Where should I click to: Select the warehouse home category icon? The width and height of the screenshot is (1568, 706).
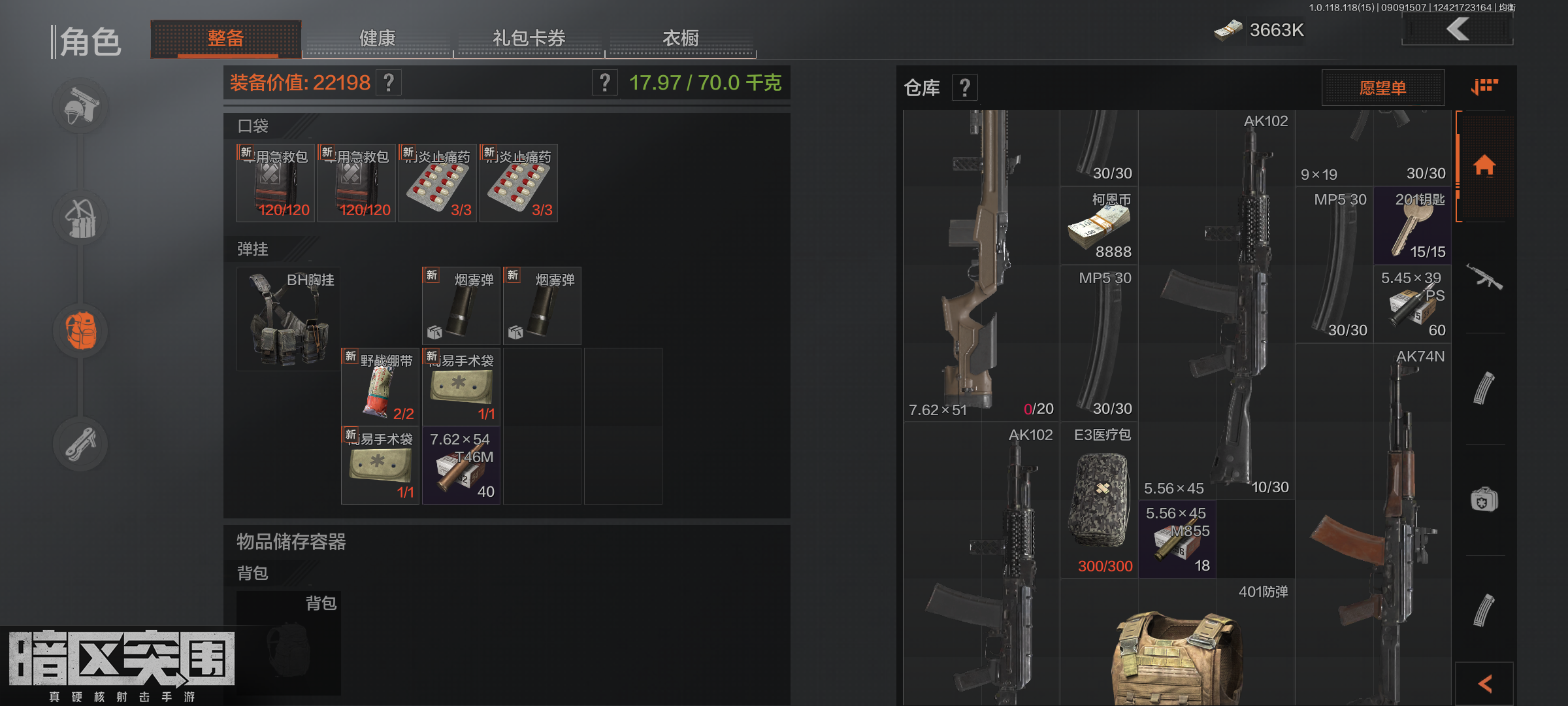[x=1484, y=165]
